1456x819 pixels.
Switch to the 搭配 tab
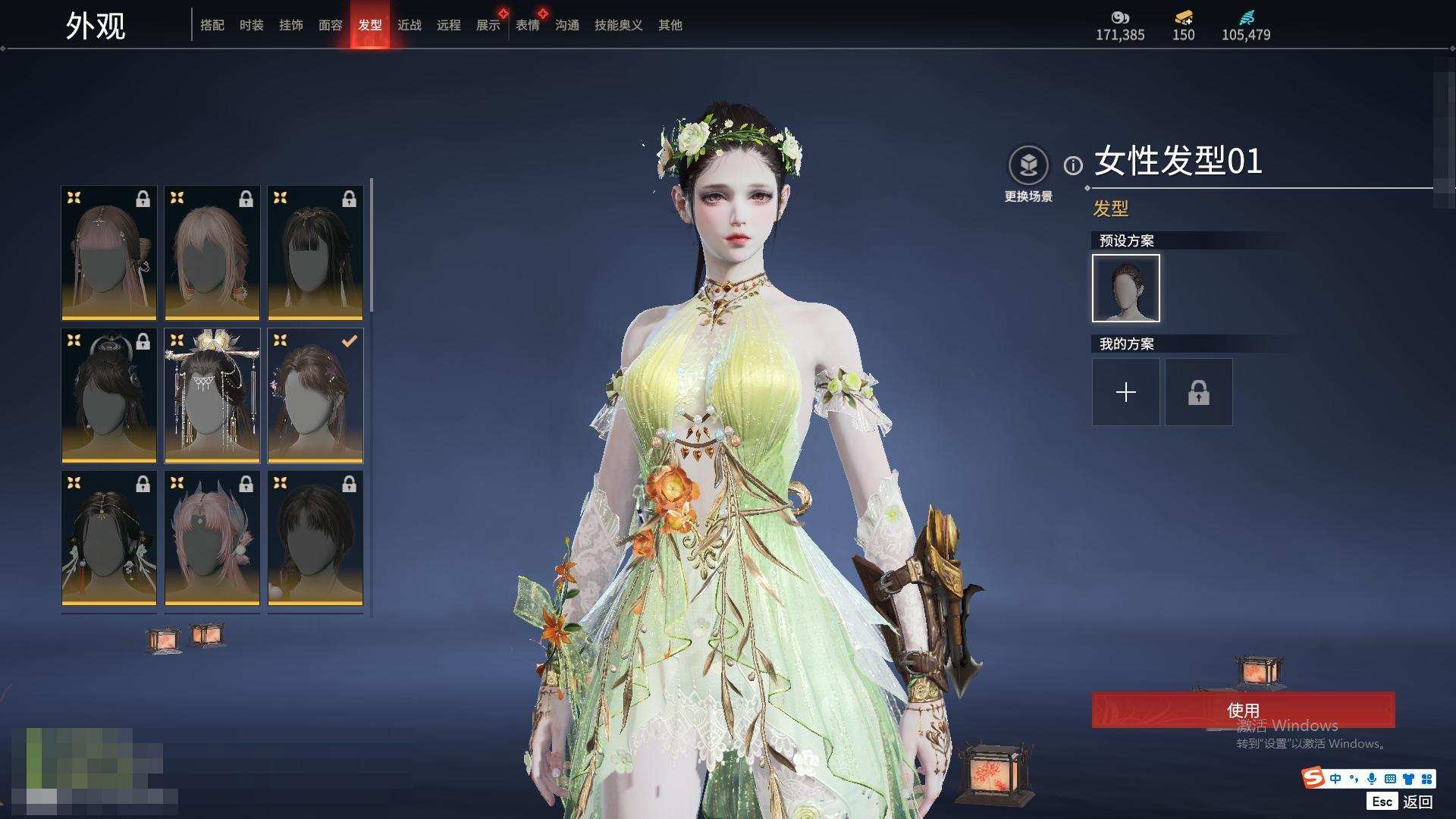pos(212,25)
